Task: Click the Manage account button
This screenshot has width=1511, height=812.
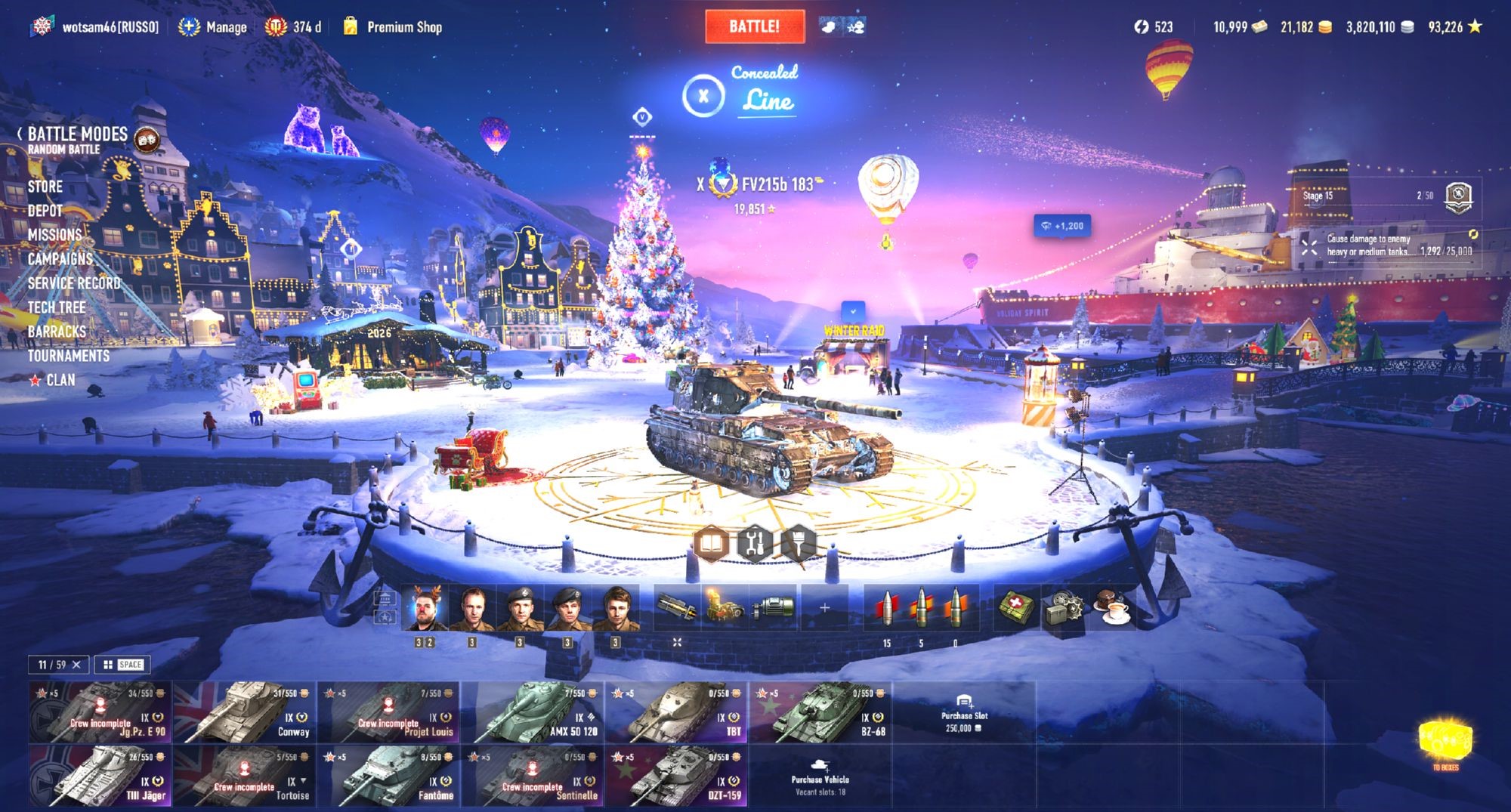Action: pos(213,27)
